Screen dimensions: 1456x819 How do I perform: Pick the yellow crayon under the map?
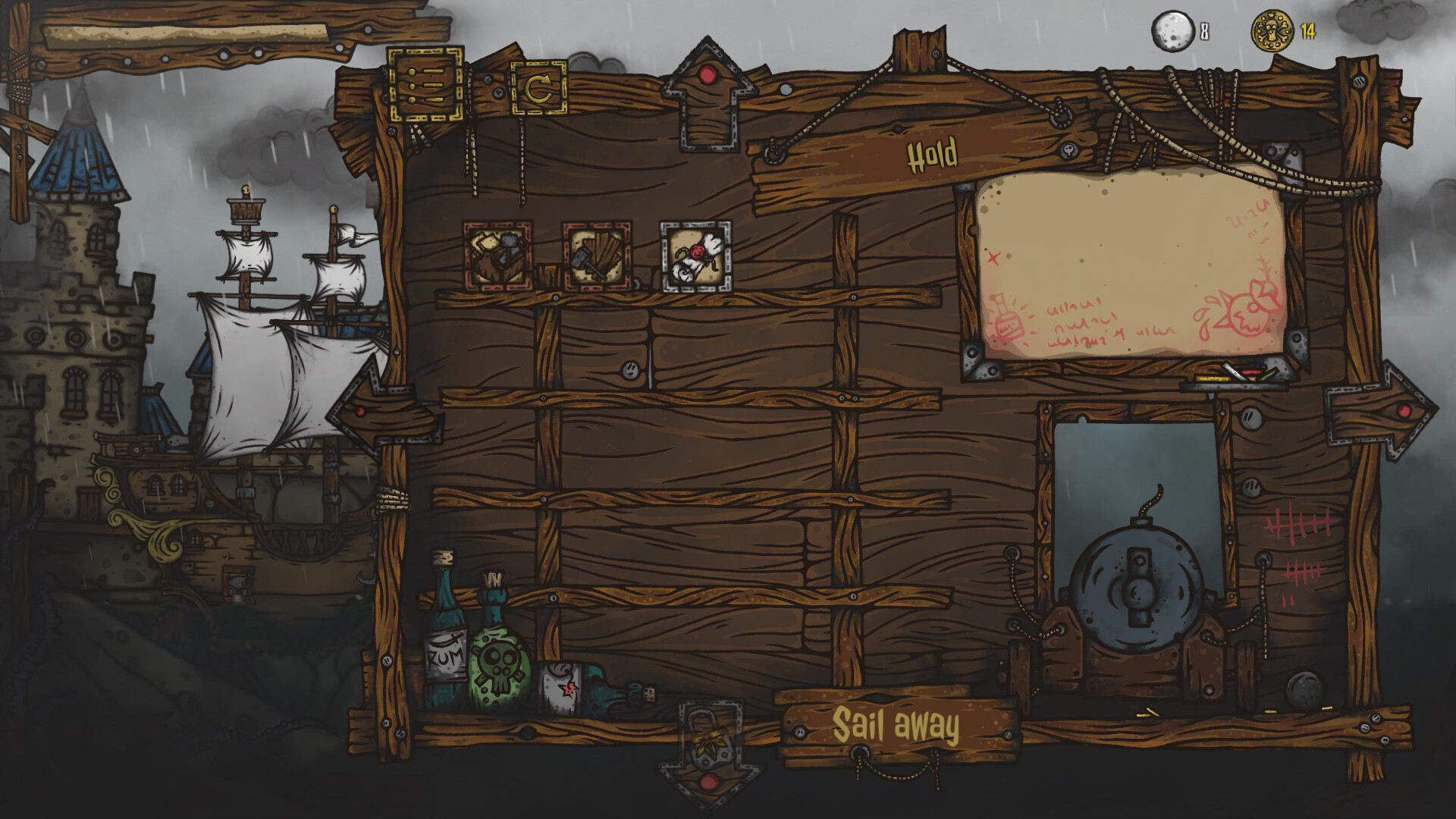point(1211,378)
